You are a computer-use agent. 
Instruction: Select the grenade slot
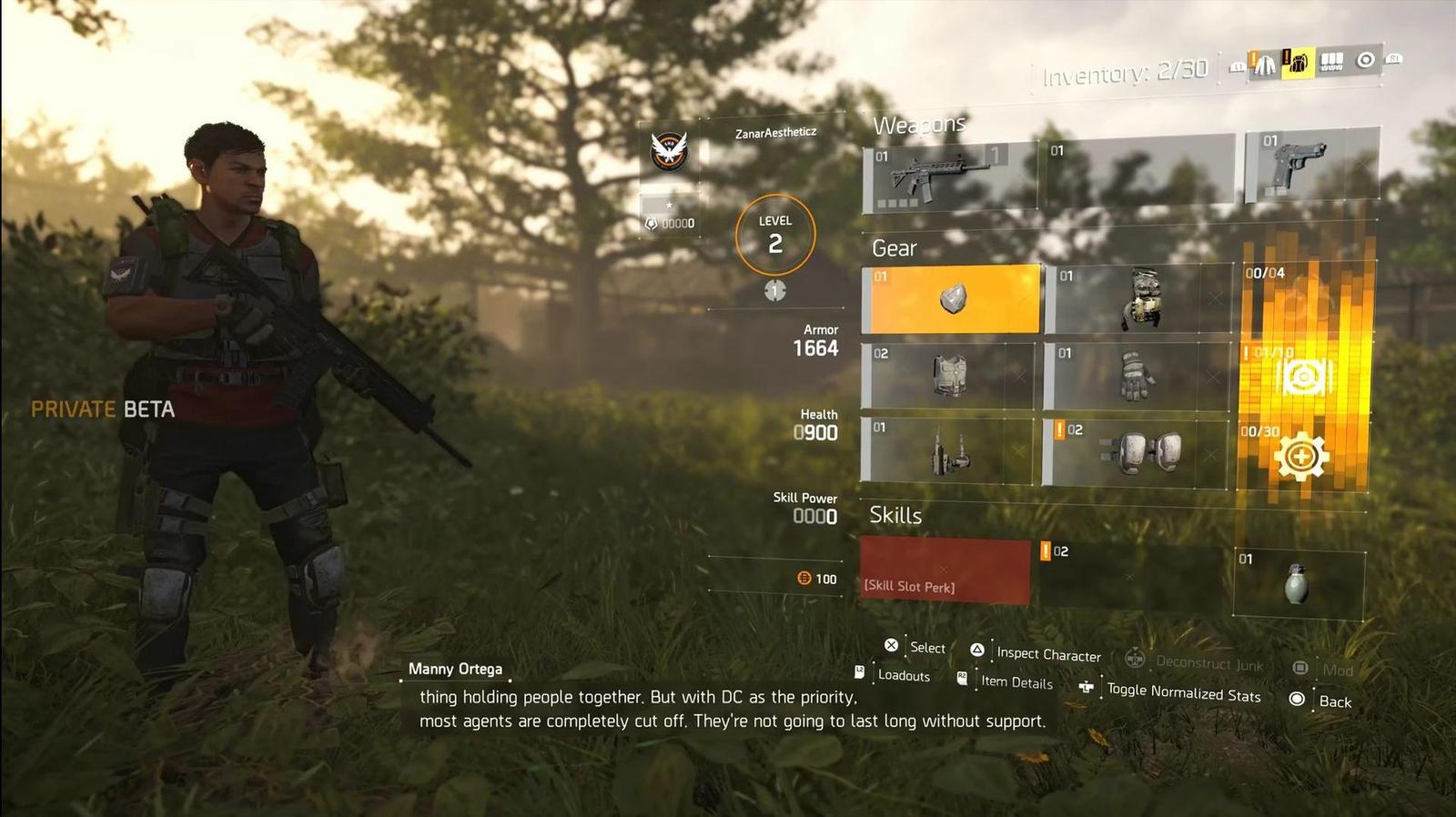pyautogui.click(x=1298, y=583)
